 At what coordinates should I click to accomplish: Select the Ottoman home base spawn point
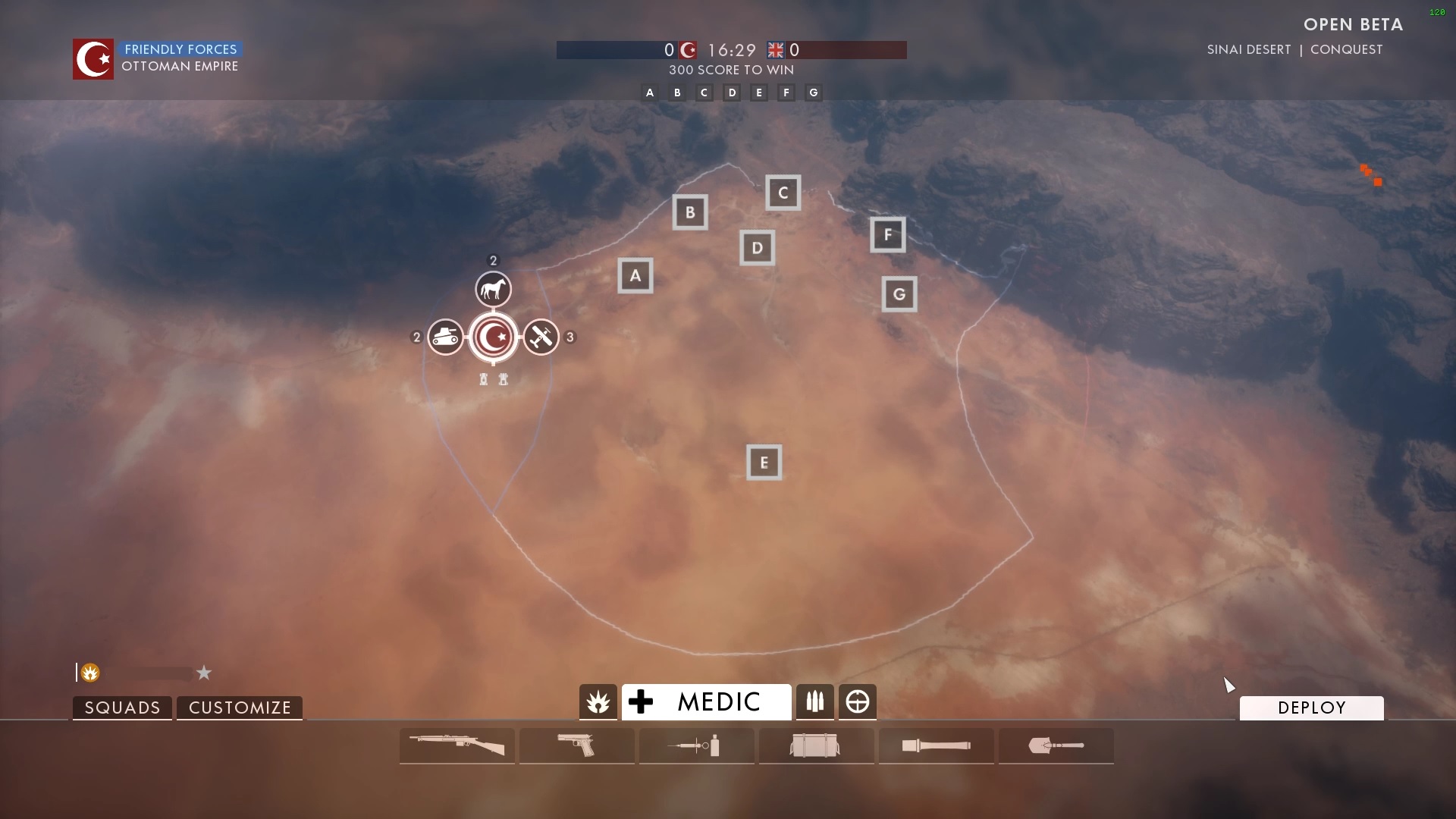[x=494, y=337]
